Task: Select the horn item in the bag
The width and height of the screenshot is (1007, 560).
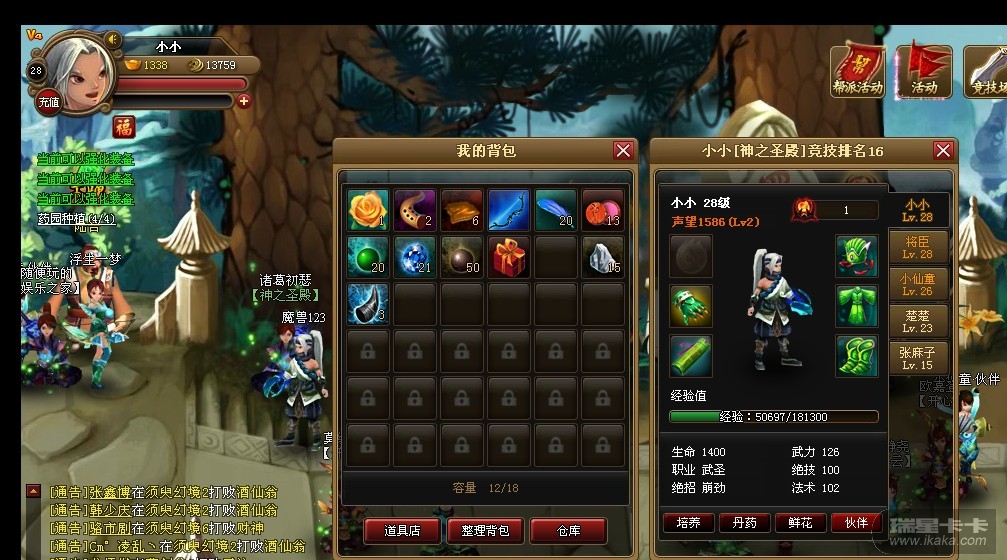Action: click(368, 304)
